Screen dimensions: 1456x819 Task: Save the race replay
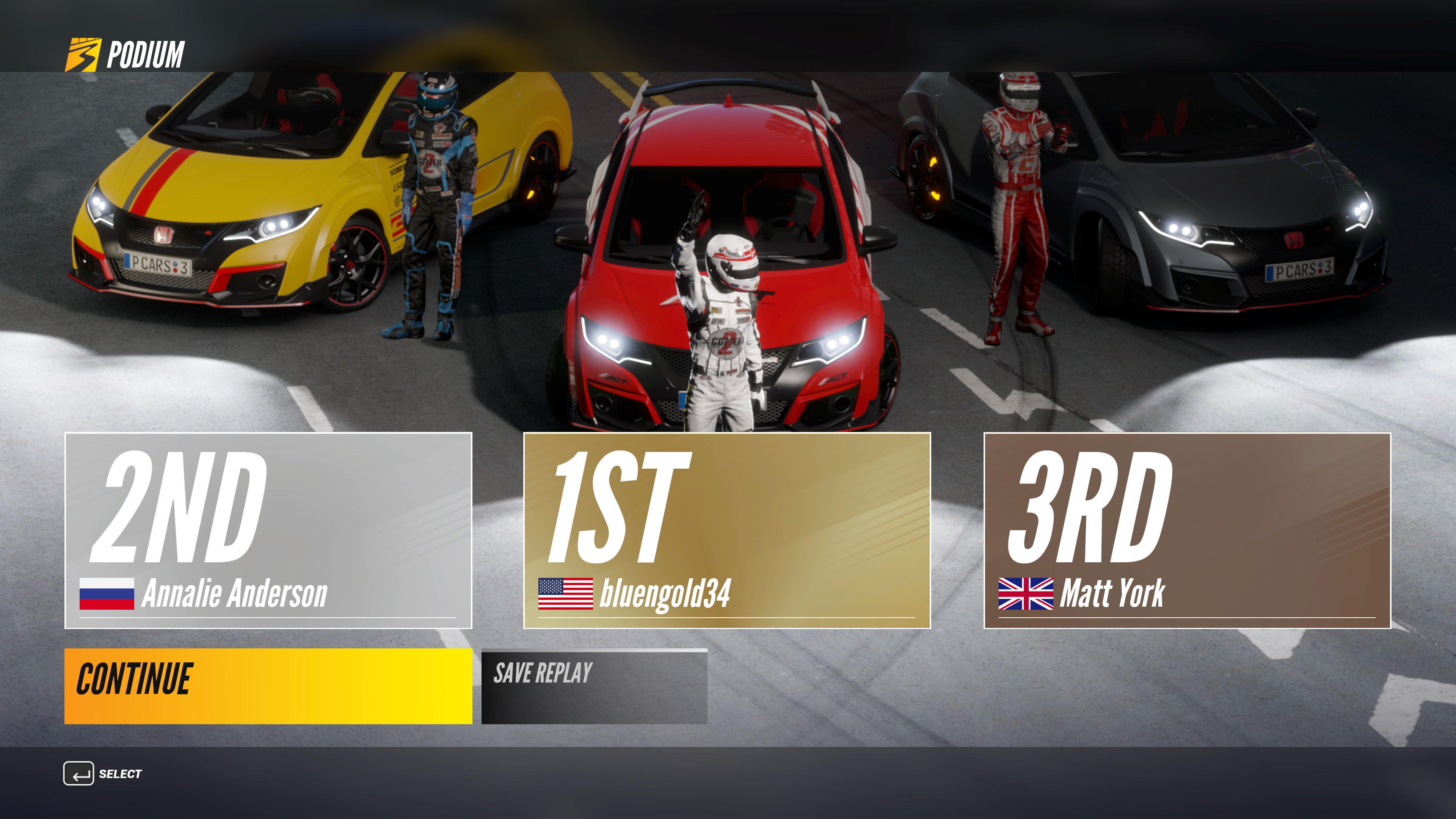594,686
